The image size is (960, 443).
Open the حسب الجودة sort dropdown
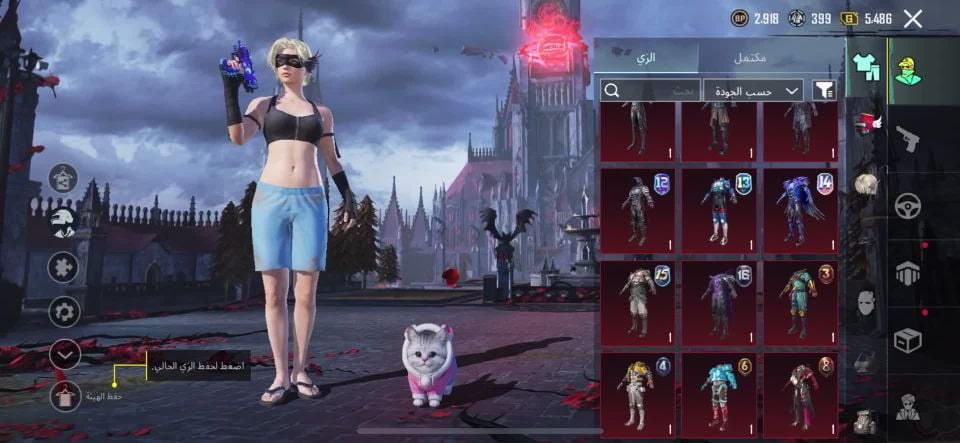[x=753, y=91]
